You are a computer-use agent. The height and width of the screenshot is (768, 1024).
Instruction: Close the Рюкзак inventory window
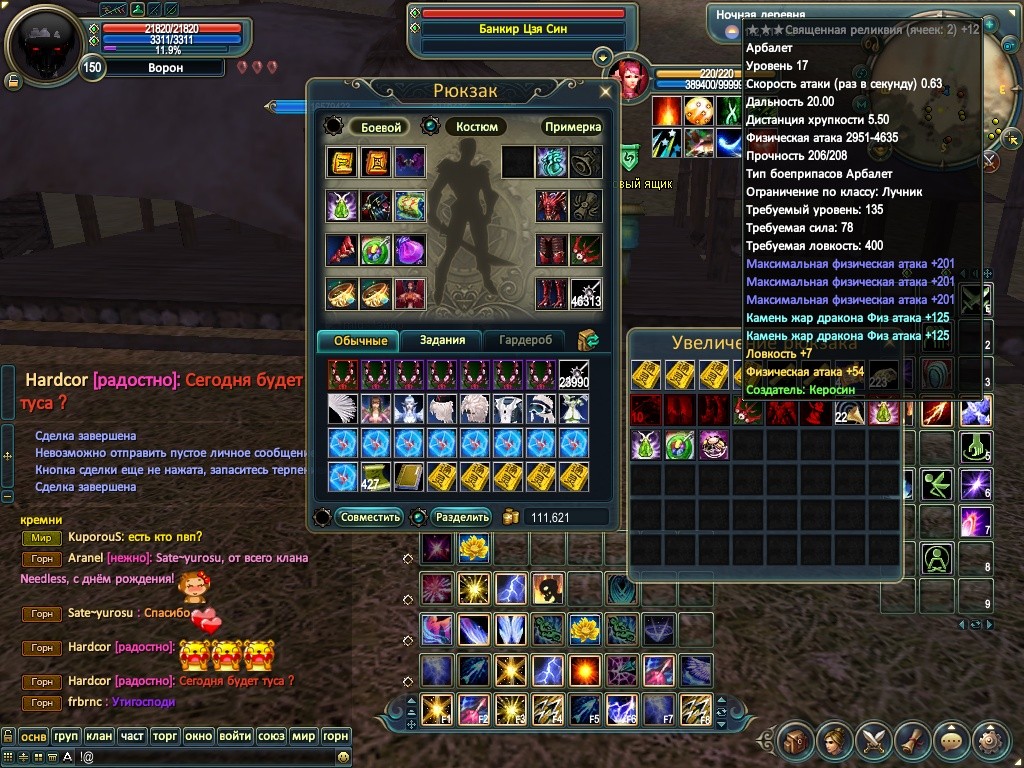click(605, 91)
